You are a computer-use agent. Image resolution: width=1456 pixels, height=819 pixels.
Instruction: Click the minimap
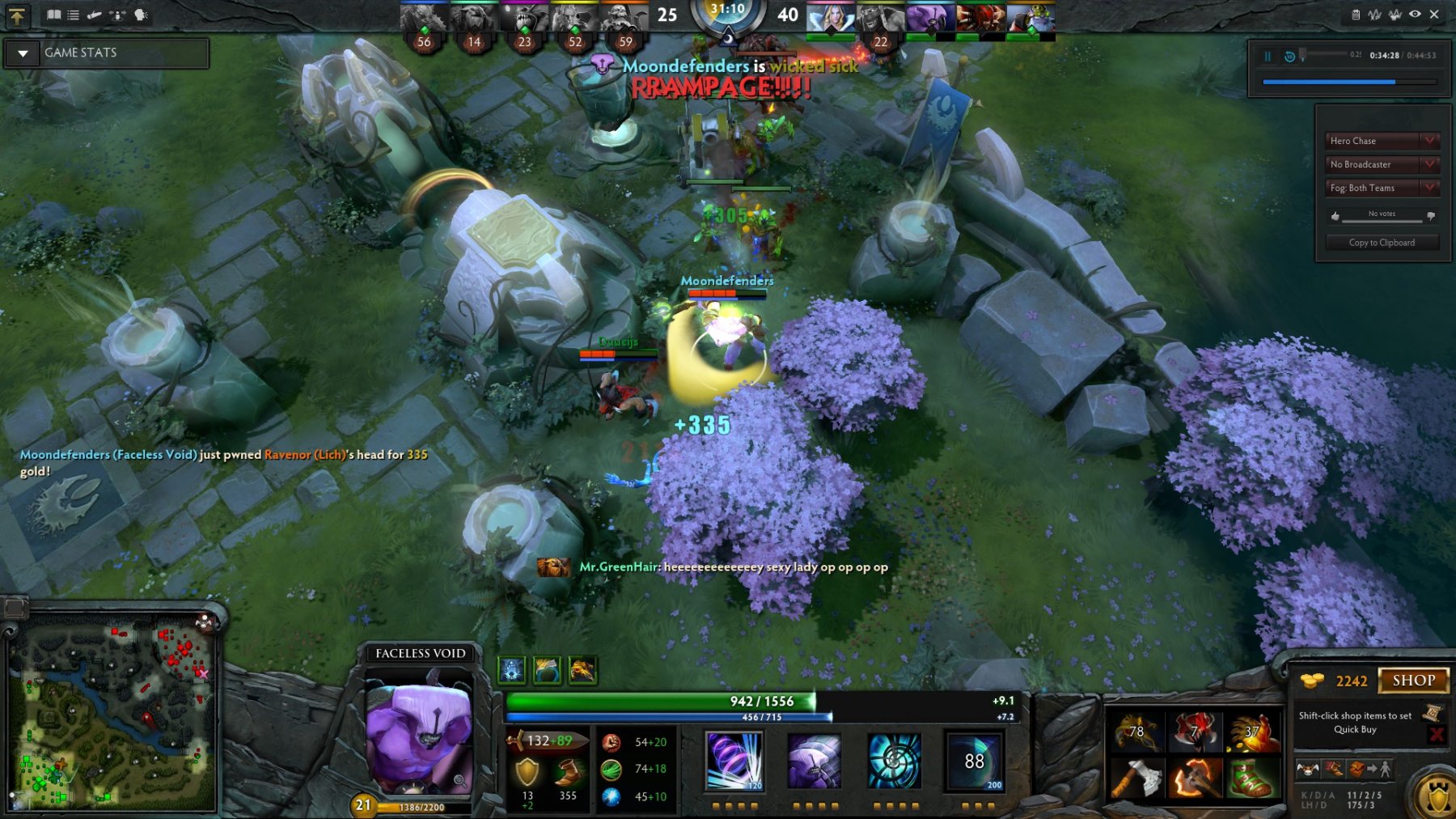[113, 716]
